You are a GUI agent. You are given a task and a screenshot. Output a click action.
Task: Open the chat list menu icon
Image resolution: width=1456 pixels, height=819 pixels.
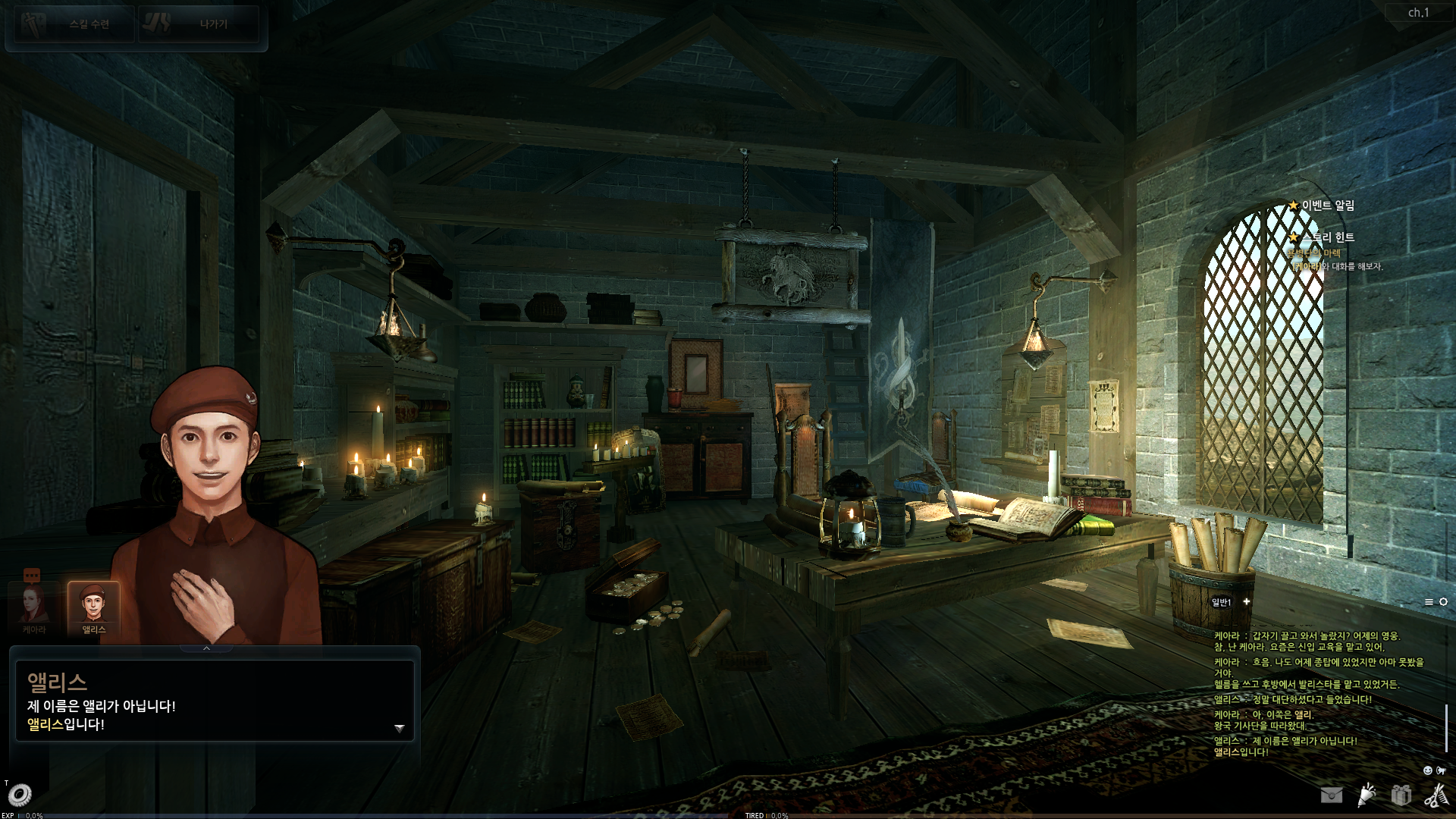[1429, 602]
